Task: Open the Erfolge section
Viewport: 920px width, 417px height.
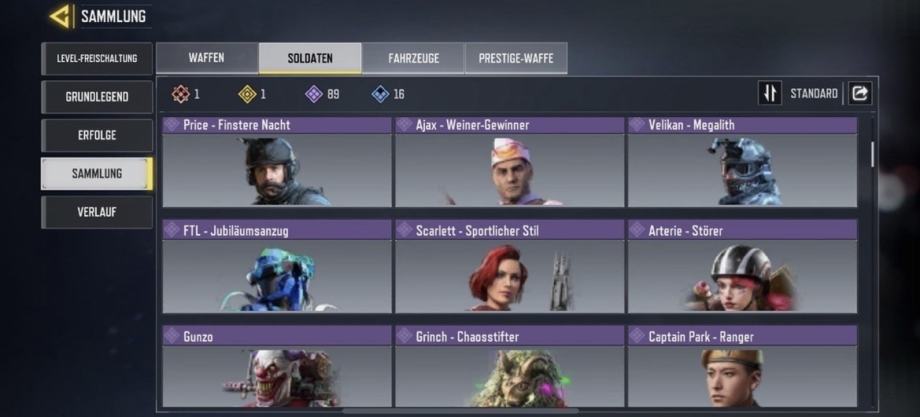Action: point(96,135)
